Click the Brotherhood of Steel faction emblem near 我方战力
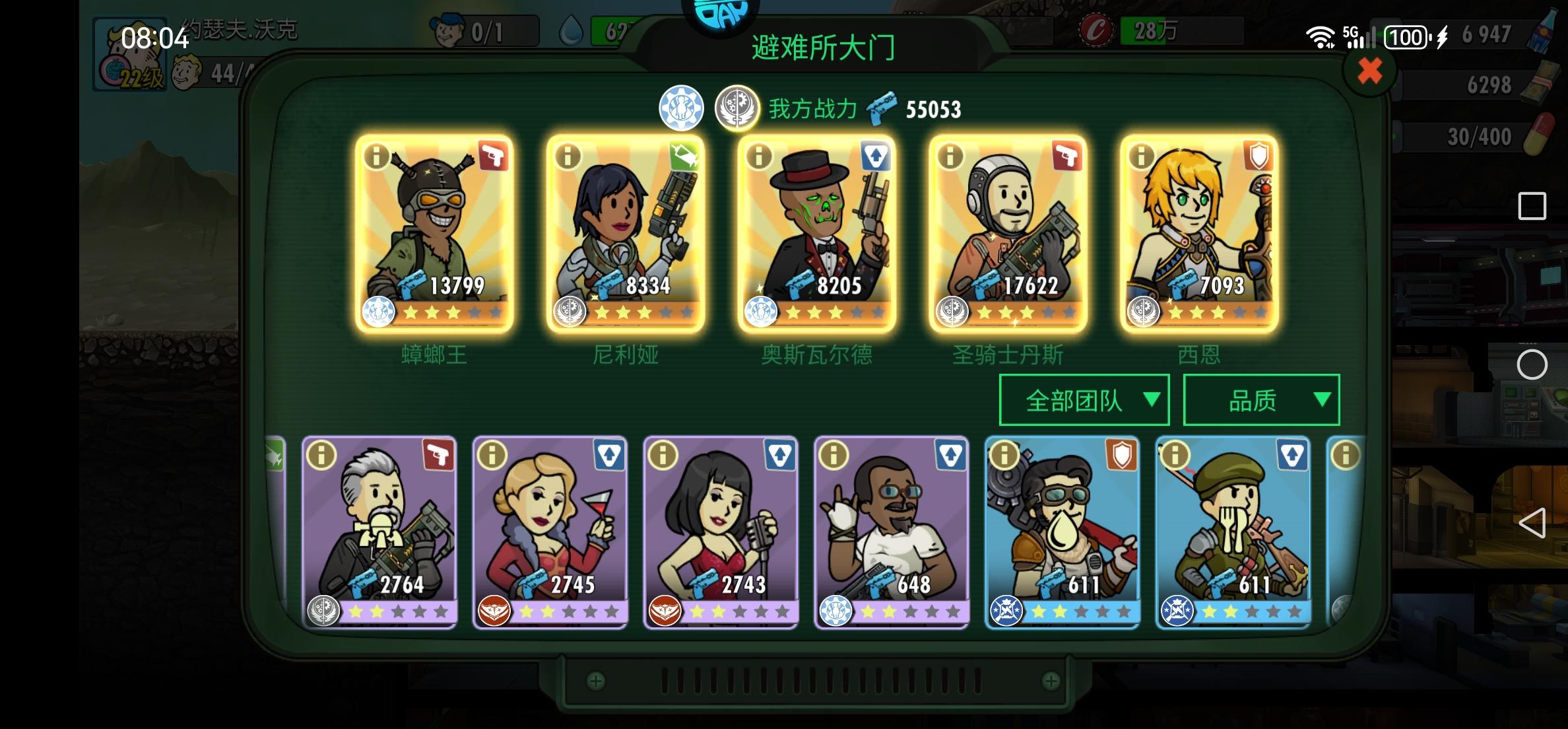This screenshot has width=1568, height=729. tap(737, 108)
